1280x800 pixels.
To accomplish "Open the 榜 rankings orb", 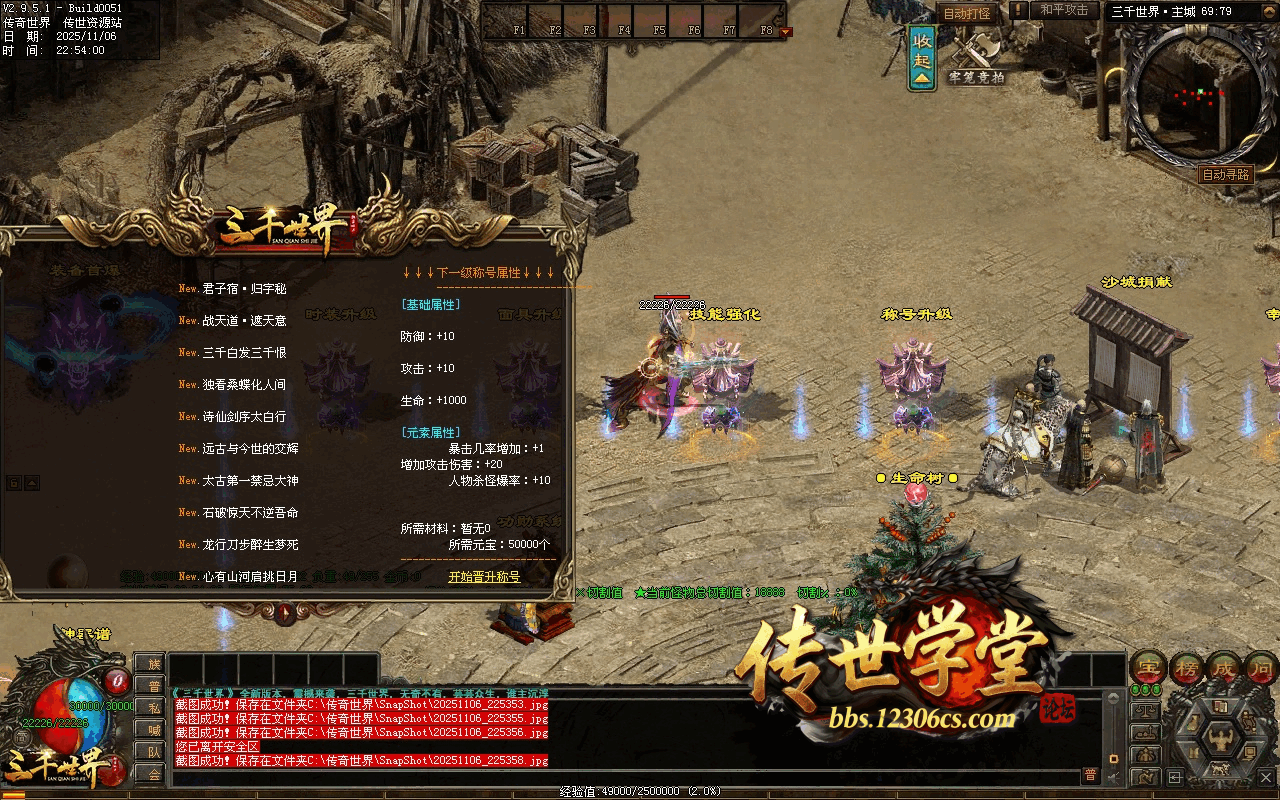I will pyautogui.click(x=1188, y=668).
